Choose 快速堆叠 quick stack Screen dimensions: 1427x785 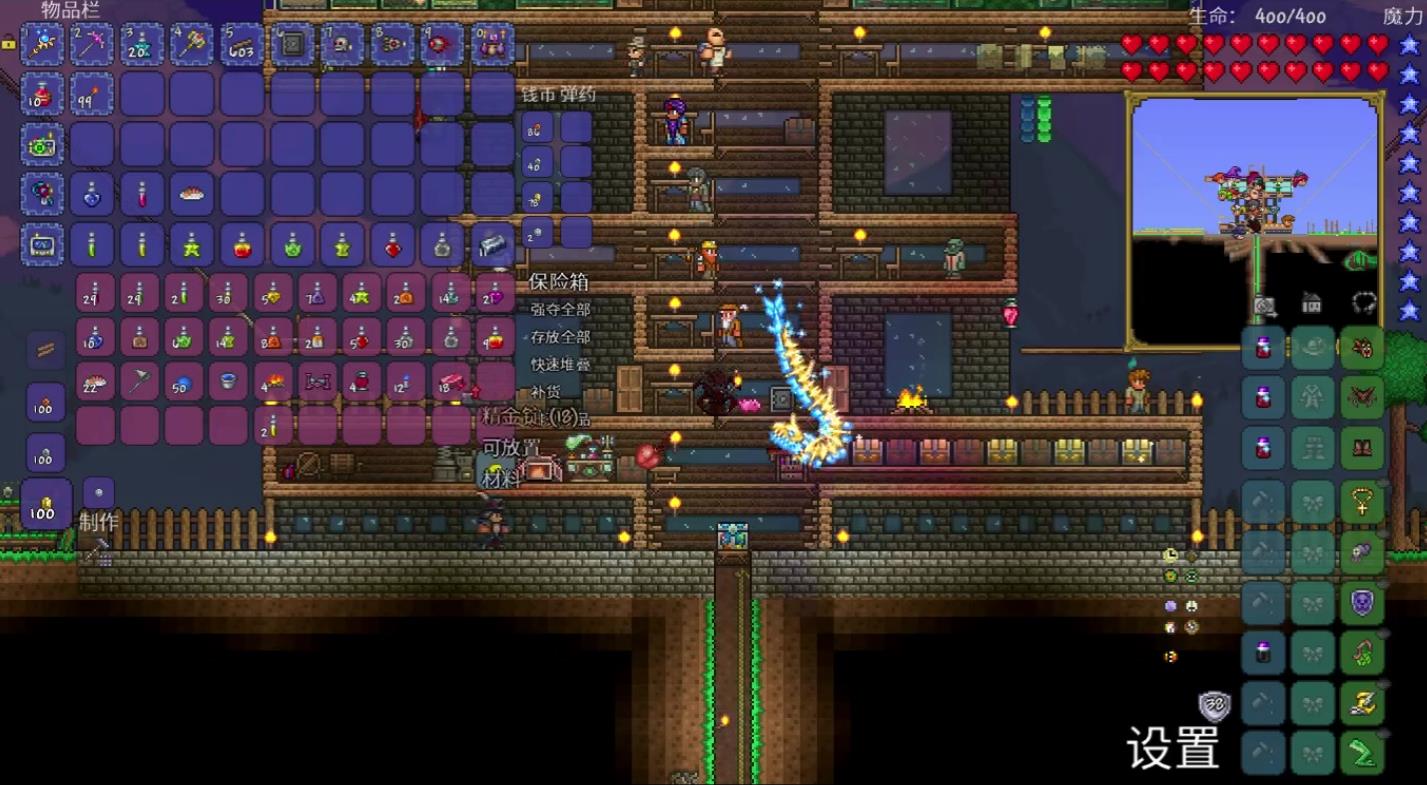[560, 364]
